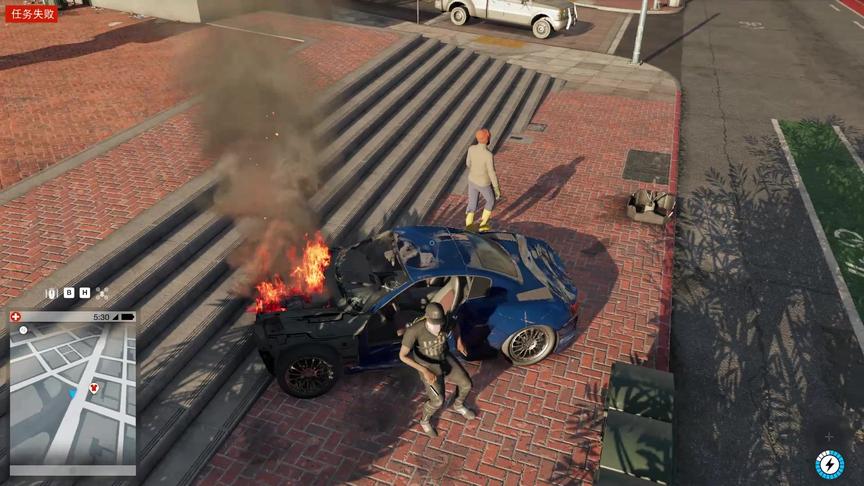This screenshot has width=864, height=486.
Task: Select the white circle marker on the minimap
Action: [x=24, y=330]
